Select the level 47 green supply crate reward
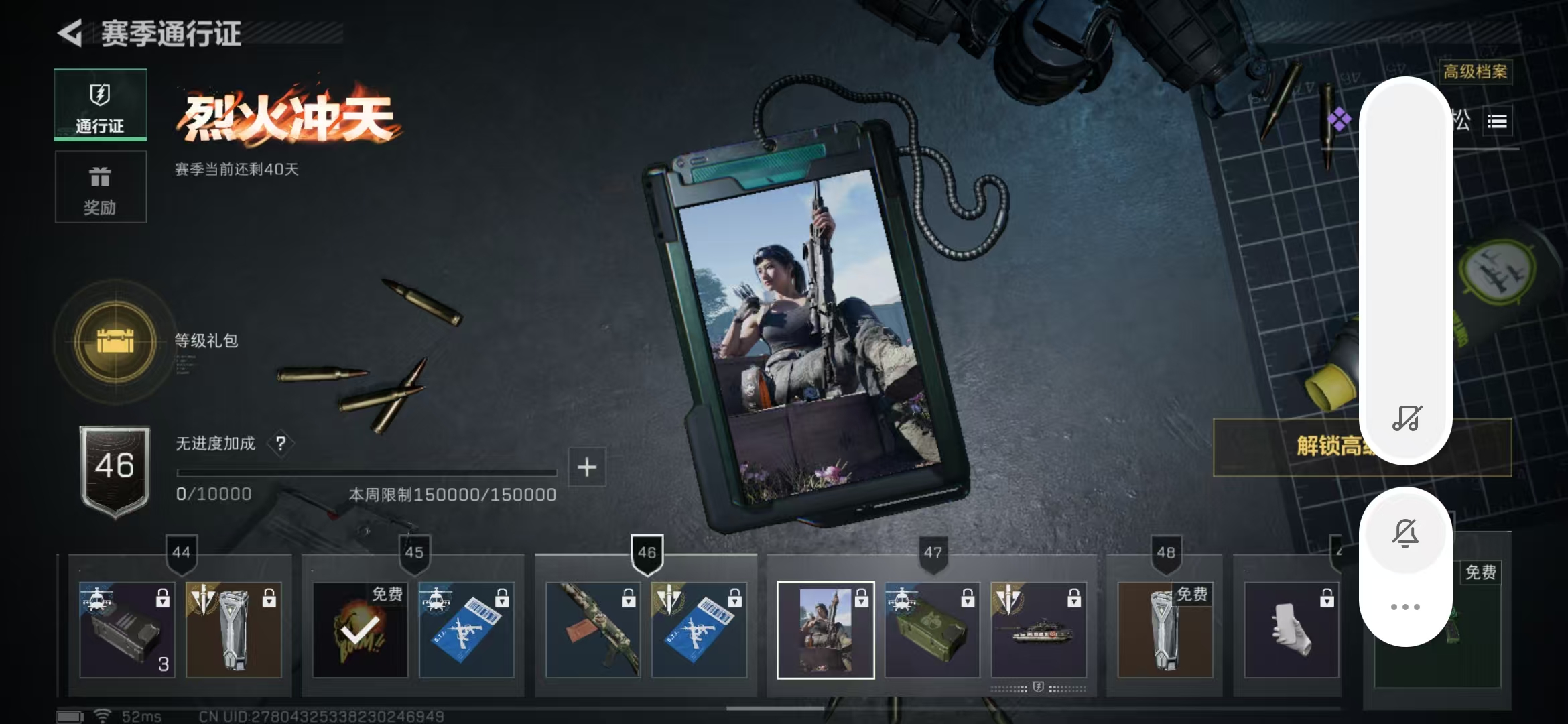Viewport: 1568px width, 724px height. [932, 629]
